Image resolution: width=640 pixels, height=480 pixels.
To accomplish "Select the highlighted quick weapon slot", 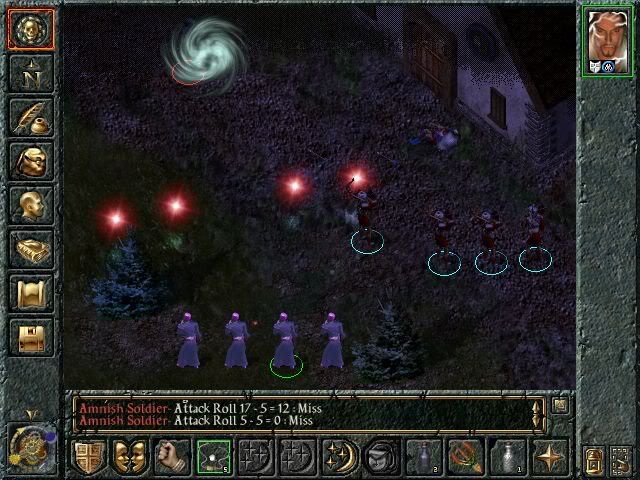I will (x=214, y=457).
